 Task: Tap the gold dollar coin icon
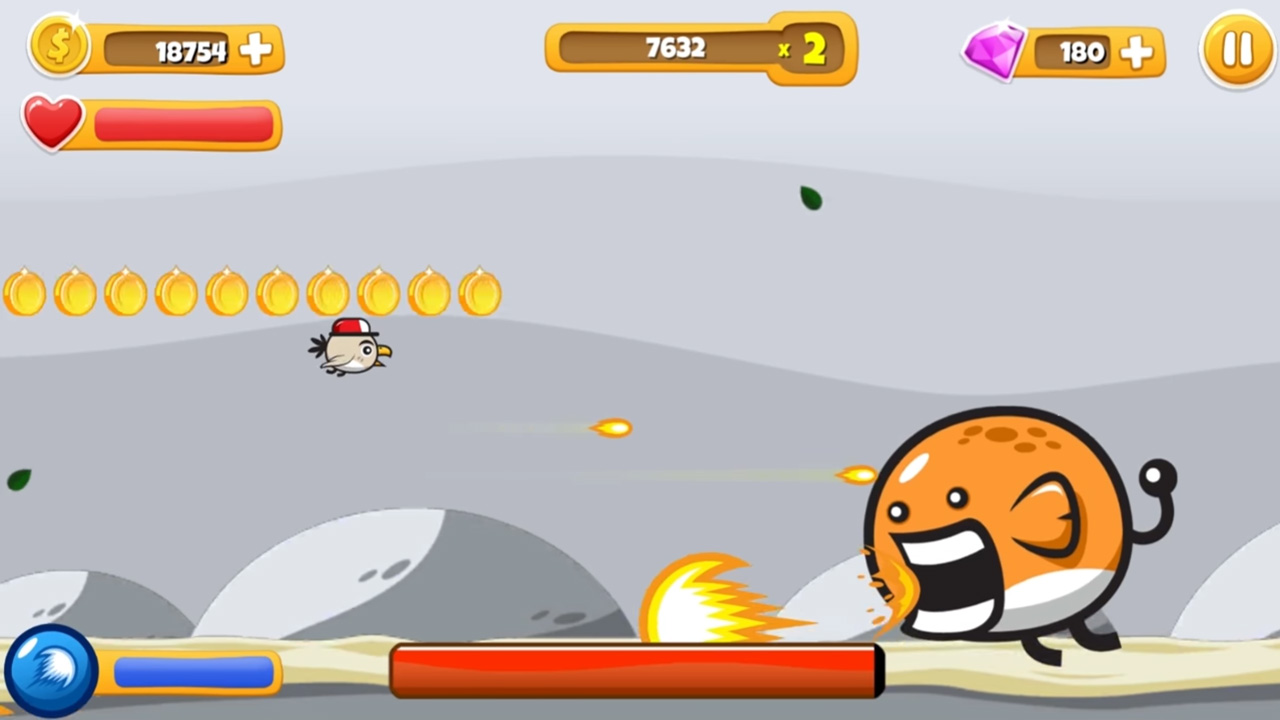[x=59, y=46]
